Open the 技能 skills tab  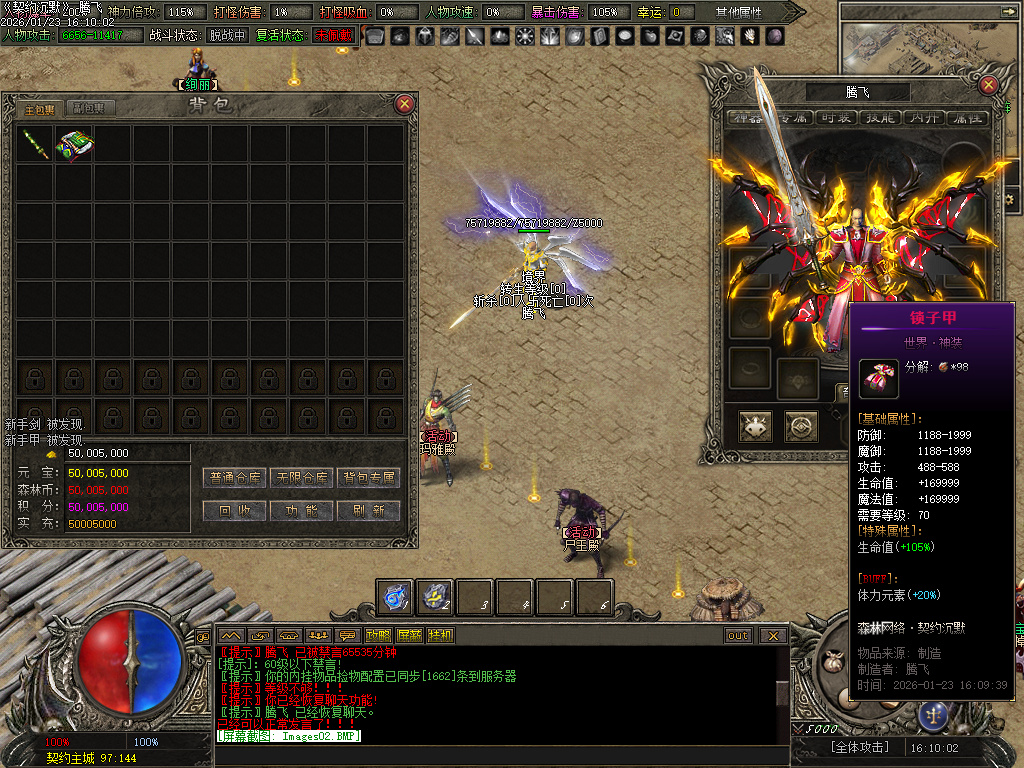click(880, 118)
